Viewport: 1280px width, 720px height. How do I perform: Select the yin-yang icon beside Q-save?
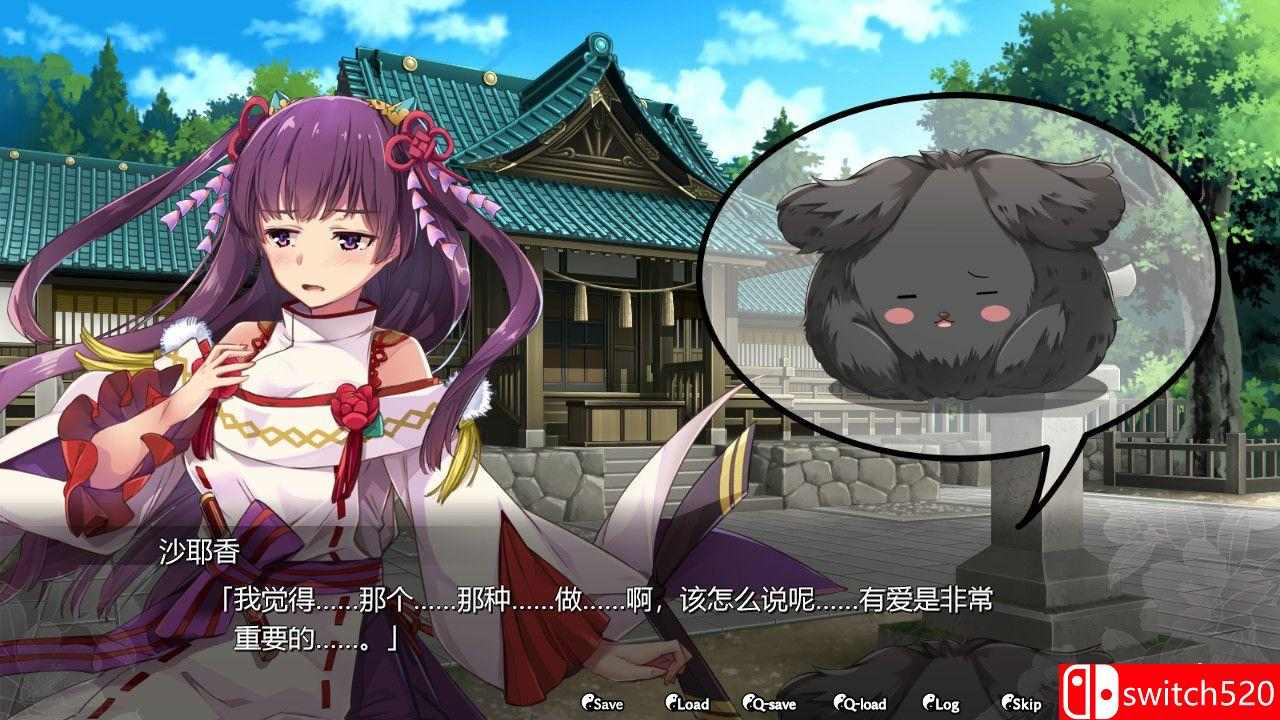(747, 704)
